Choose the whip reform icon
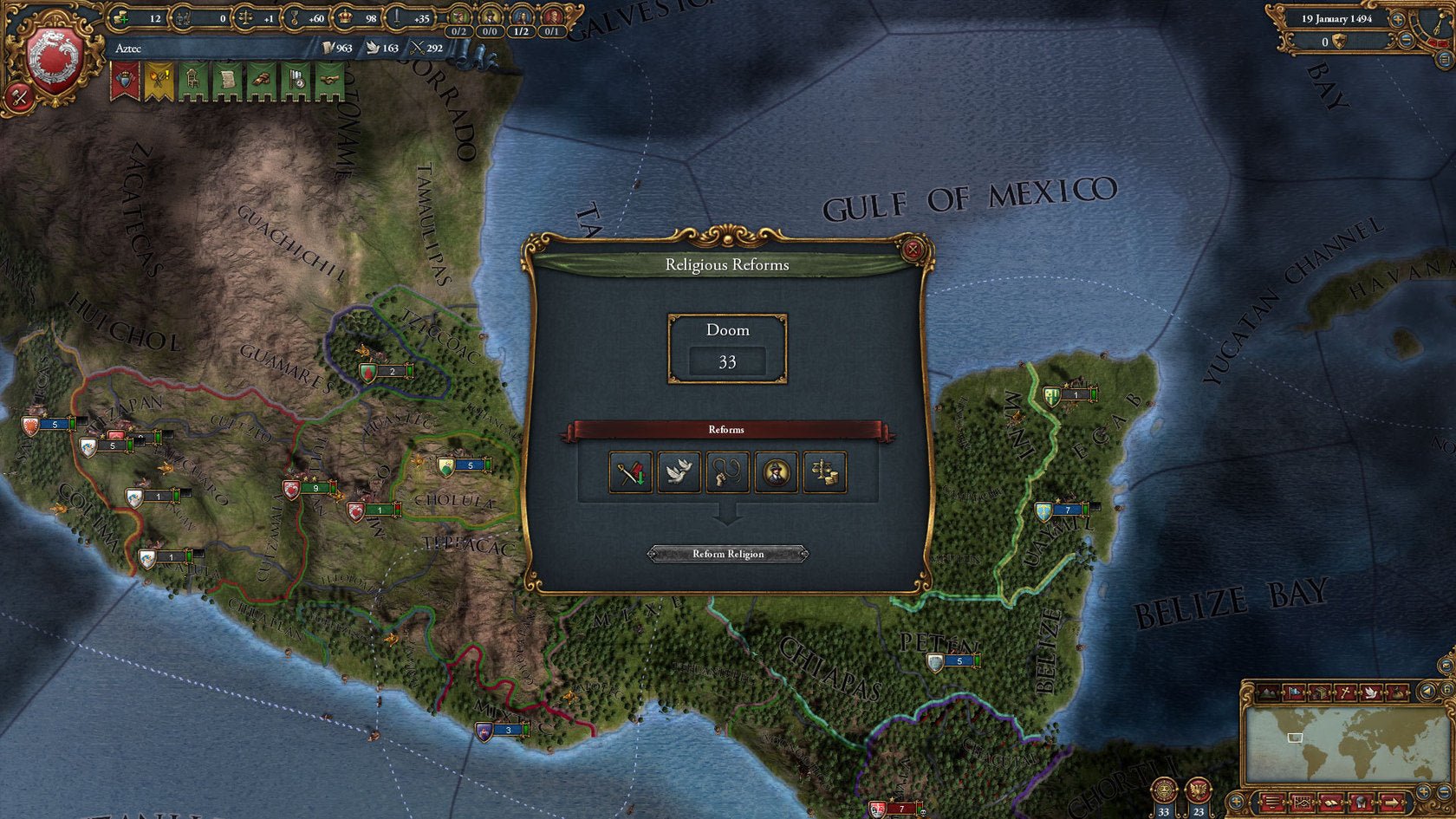 pyautogui.click(x=727, y=472)
